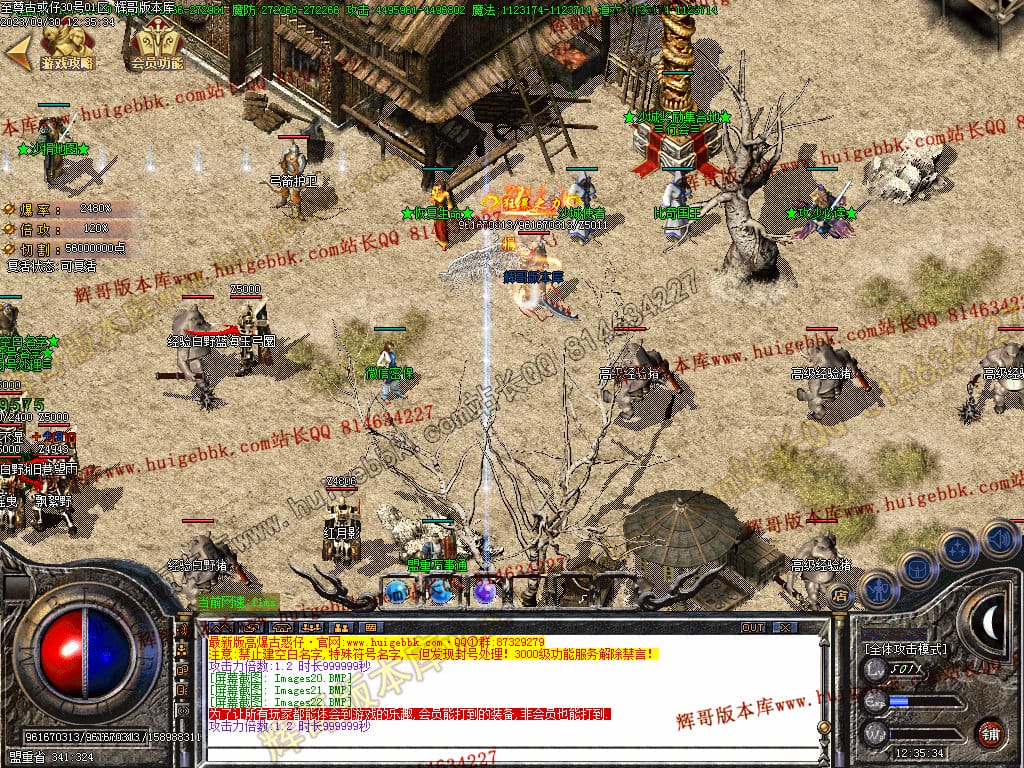
Task: Open the bag inventory round button
Action: point(917,568)
